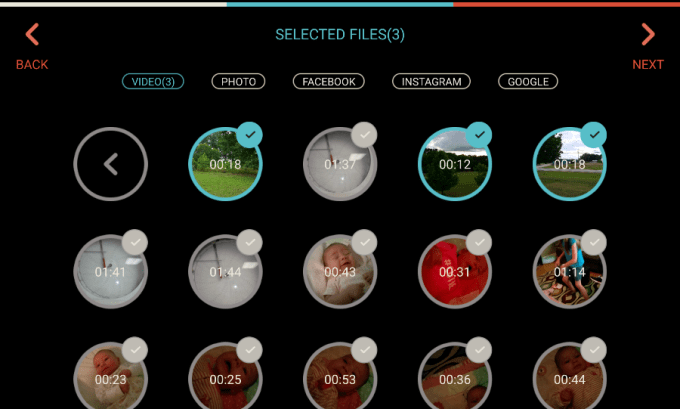The height and width of the screenshot is (409, 680).
Task: Open the PHOTO tab
Action: pyautogui.click(x=238, y=81)
